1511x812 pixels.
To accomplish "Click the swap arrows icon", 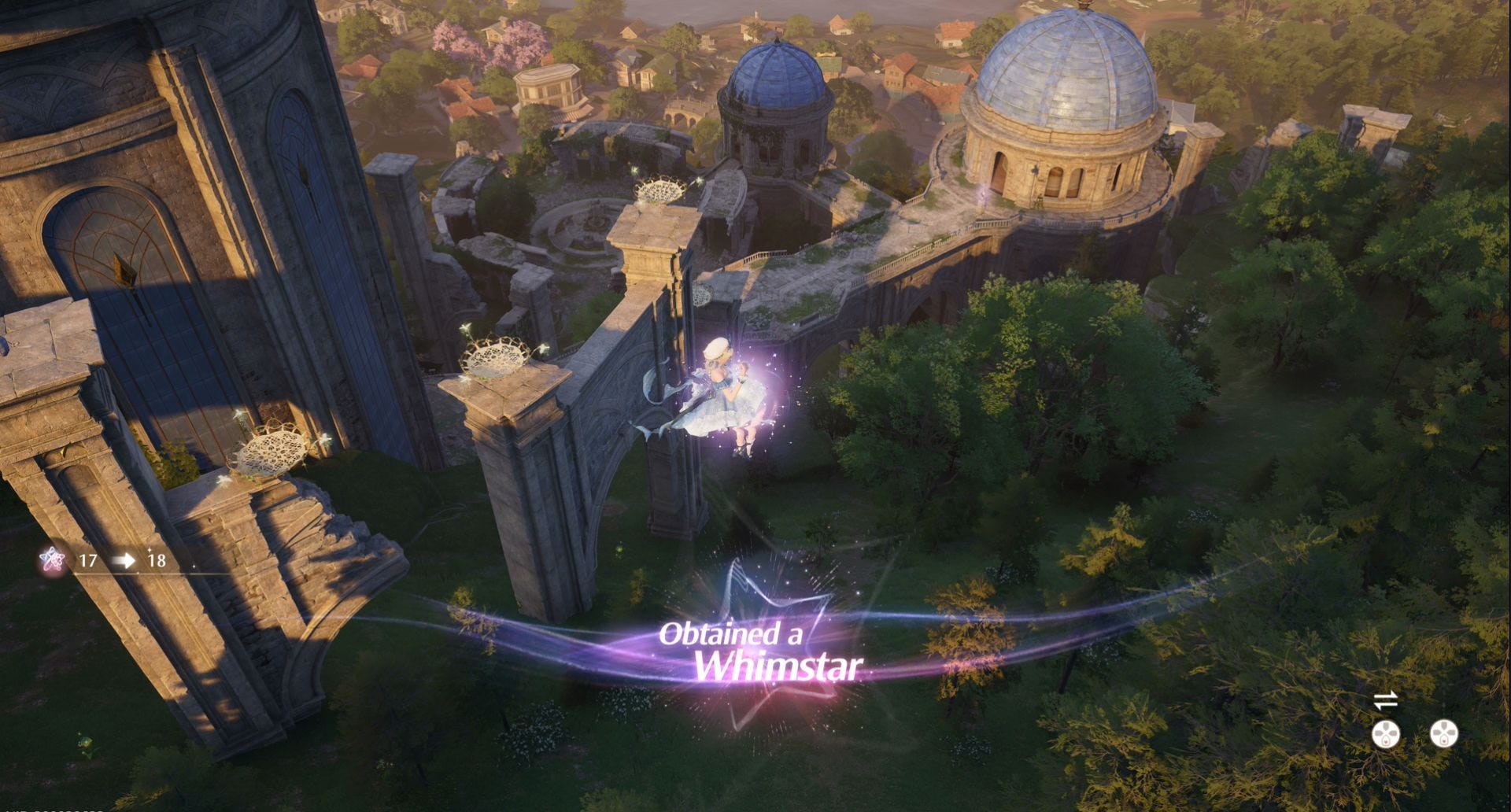I will pyautogui.click(x=1385, y=699).
